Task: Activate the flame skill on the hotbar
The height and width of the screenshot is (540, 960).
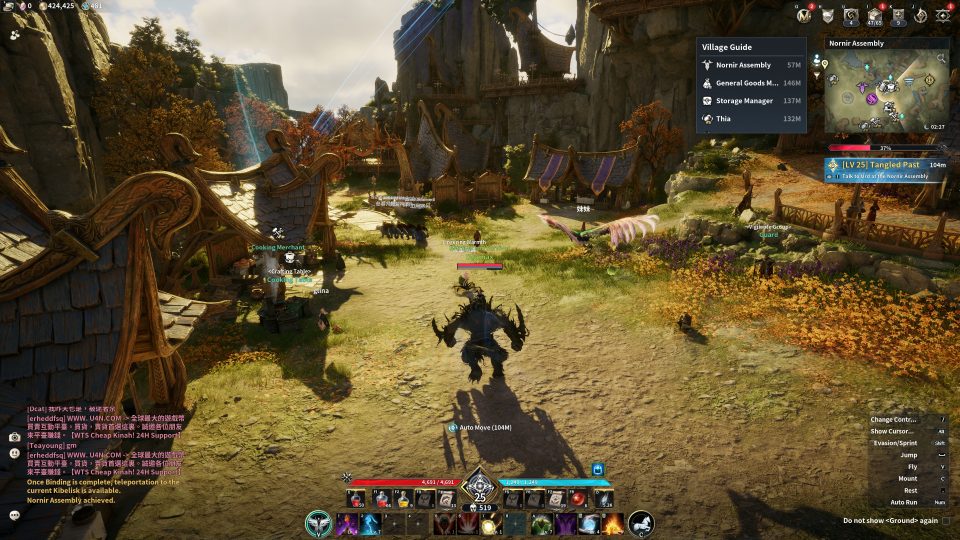Action: point(612,523)
